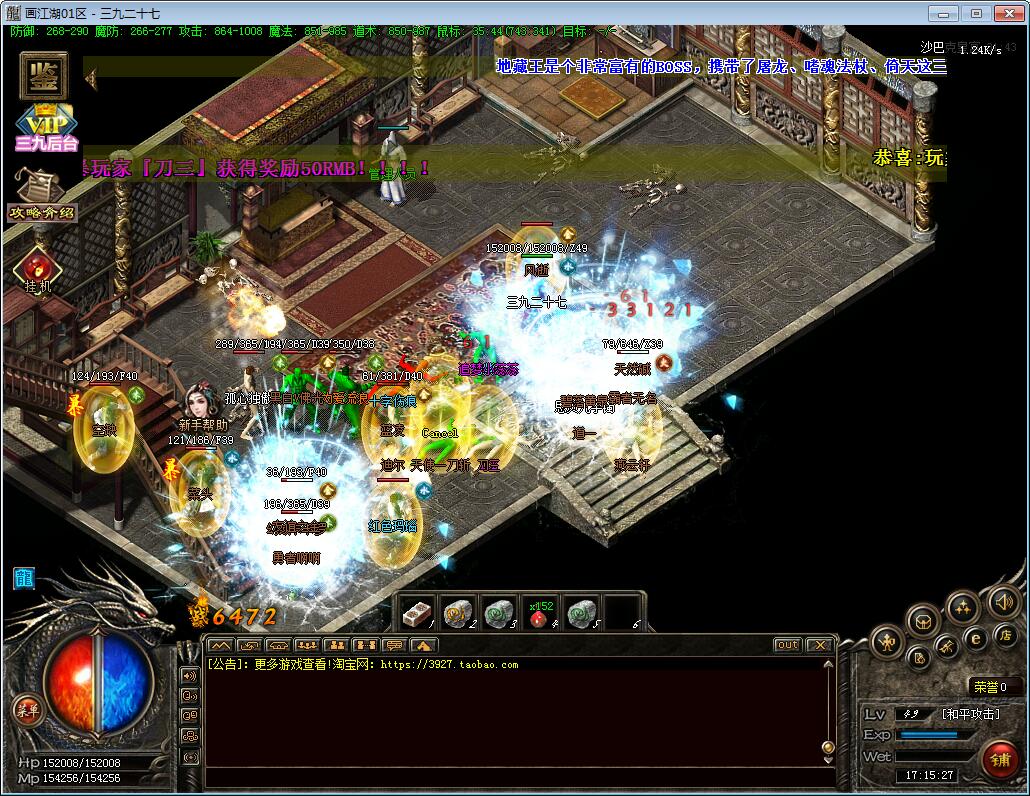Click the 新手帮助 newbie help portrait
This screenshot has height=796, width=1030.
[202, 400]
